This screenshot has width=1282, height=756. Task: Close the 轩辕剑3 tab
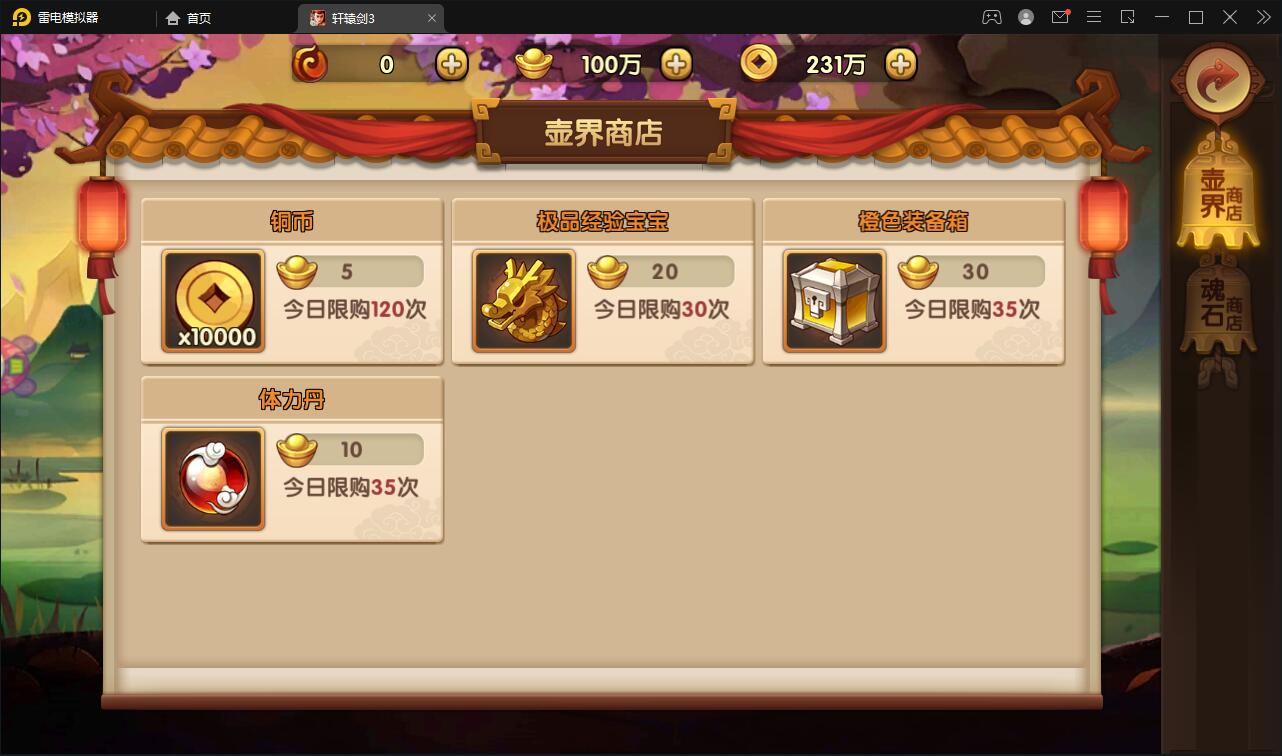[432, 17]
